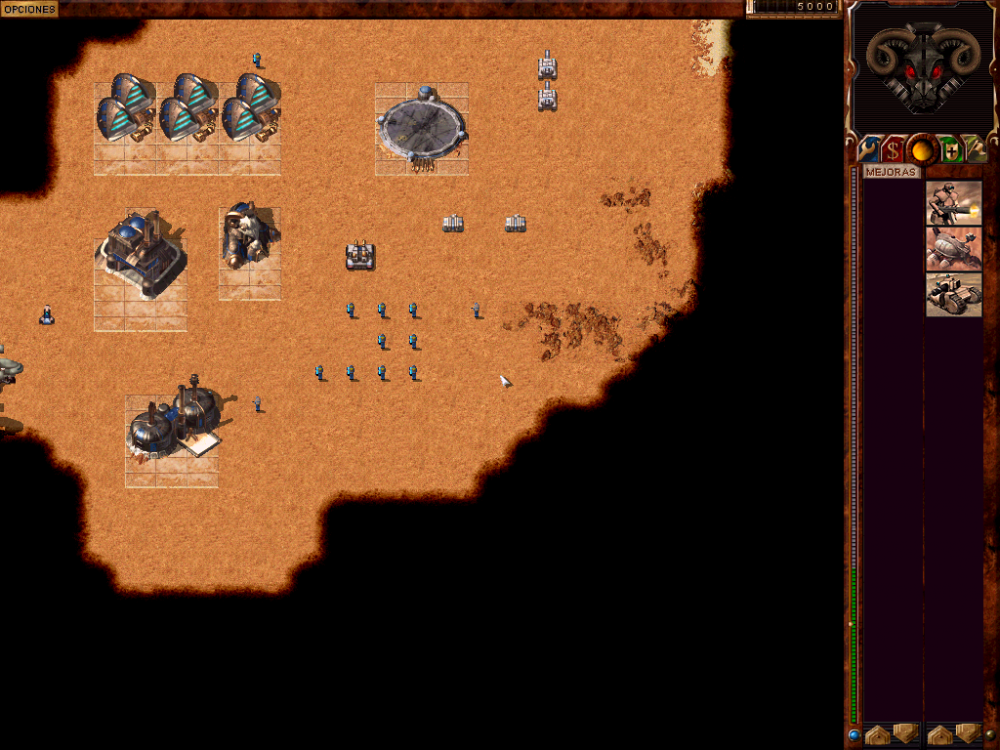Click the up arrow under the empty building list

pos(877,734)
